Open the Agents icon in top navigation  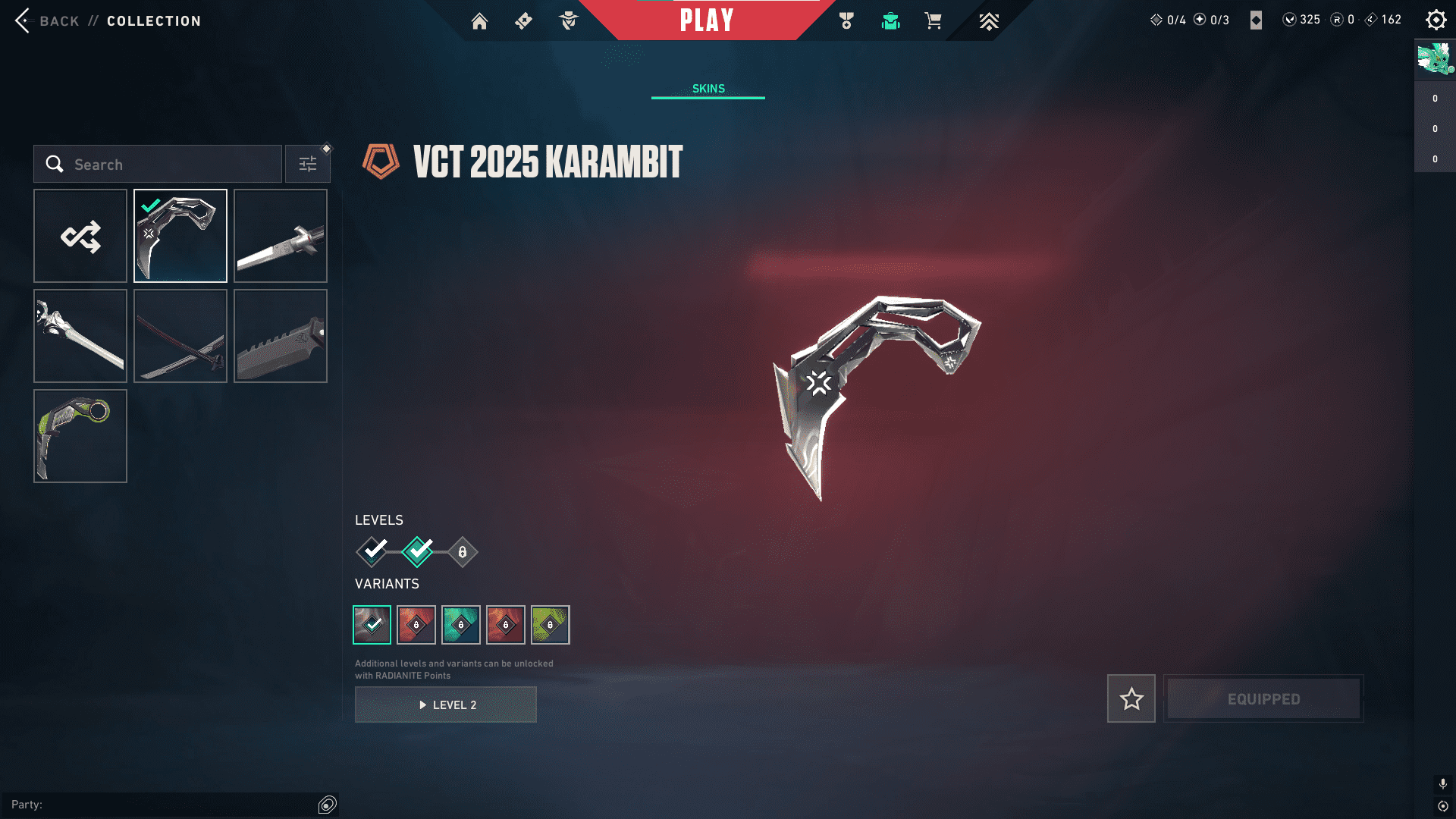click(x=568, y=21)
